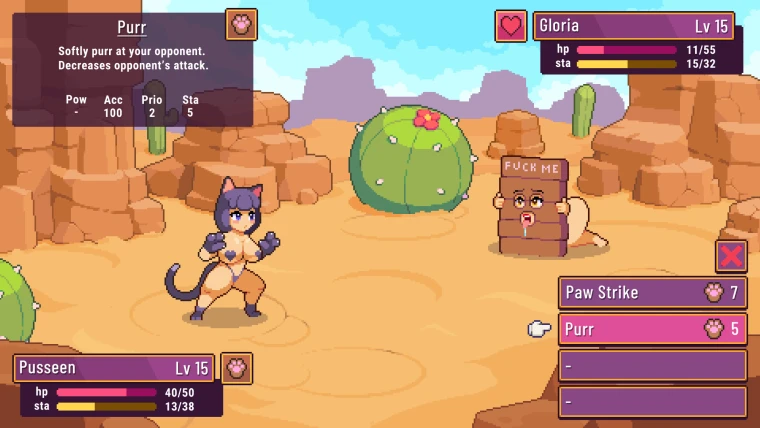Choose the Purr move
Image resolution: width=760 pixels, height=428 pixels.
tap(652, 329)
